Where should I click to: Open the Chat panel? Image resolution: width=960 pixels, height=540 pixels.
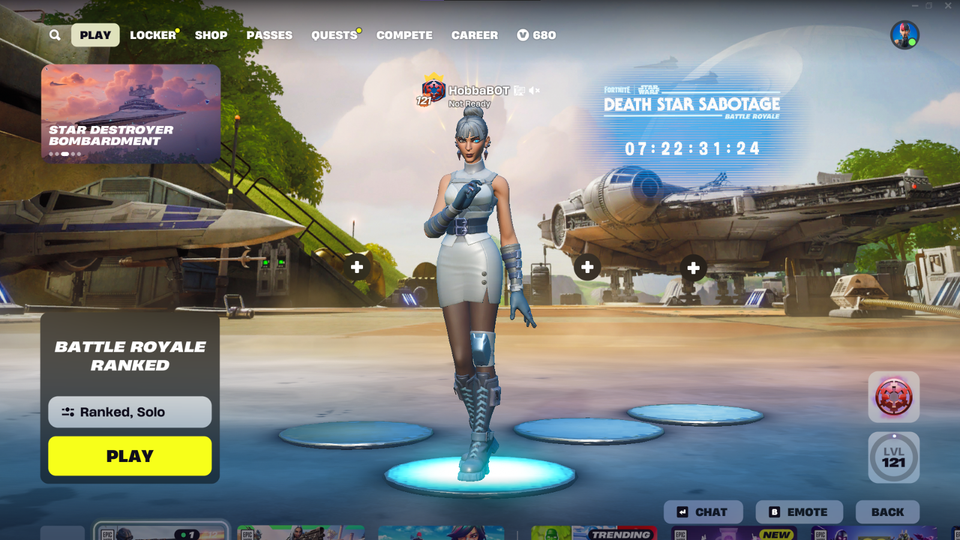coord(702,512)
